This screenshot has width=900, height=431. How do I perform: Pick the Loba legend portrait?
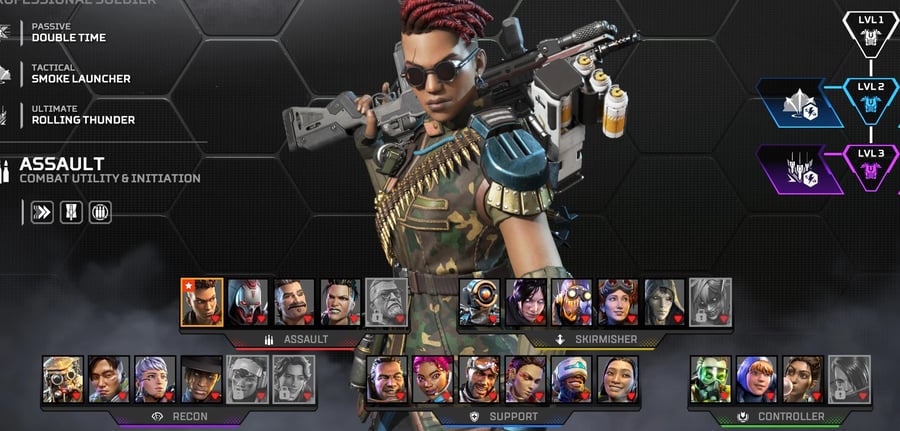point(525,379)
